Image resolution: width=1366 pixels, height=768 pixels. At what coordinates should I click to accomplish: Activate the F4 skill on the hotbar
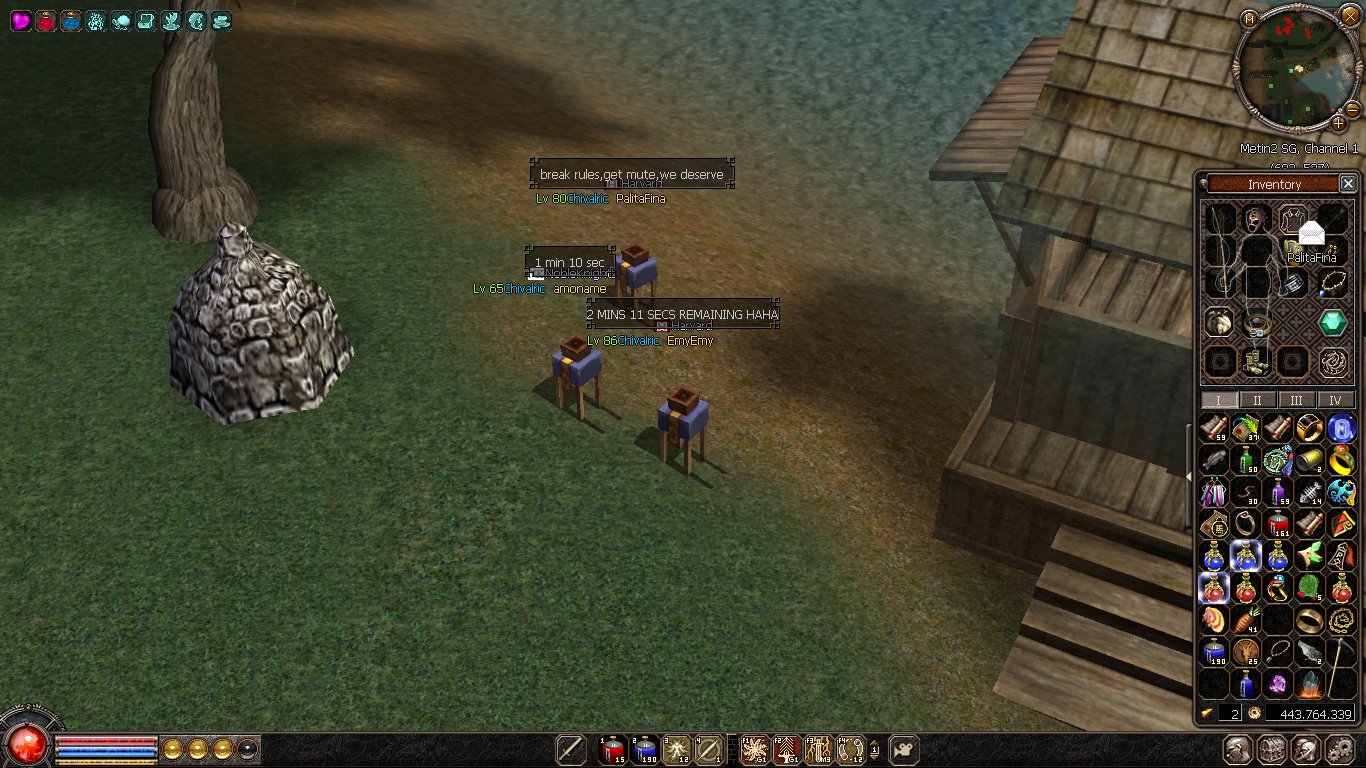(850, 749)
